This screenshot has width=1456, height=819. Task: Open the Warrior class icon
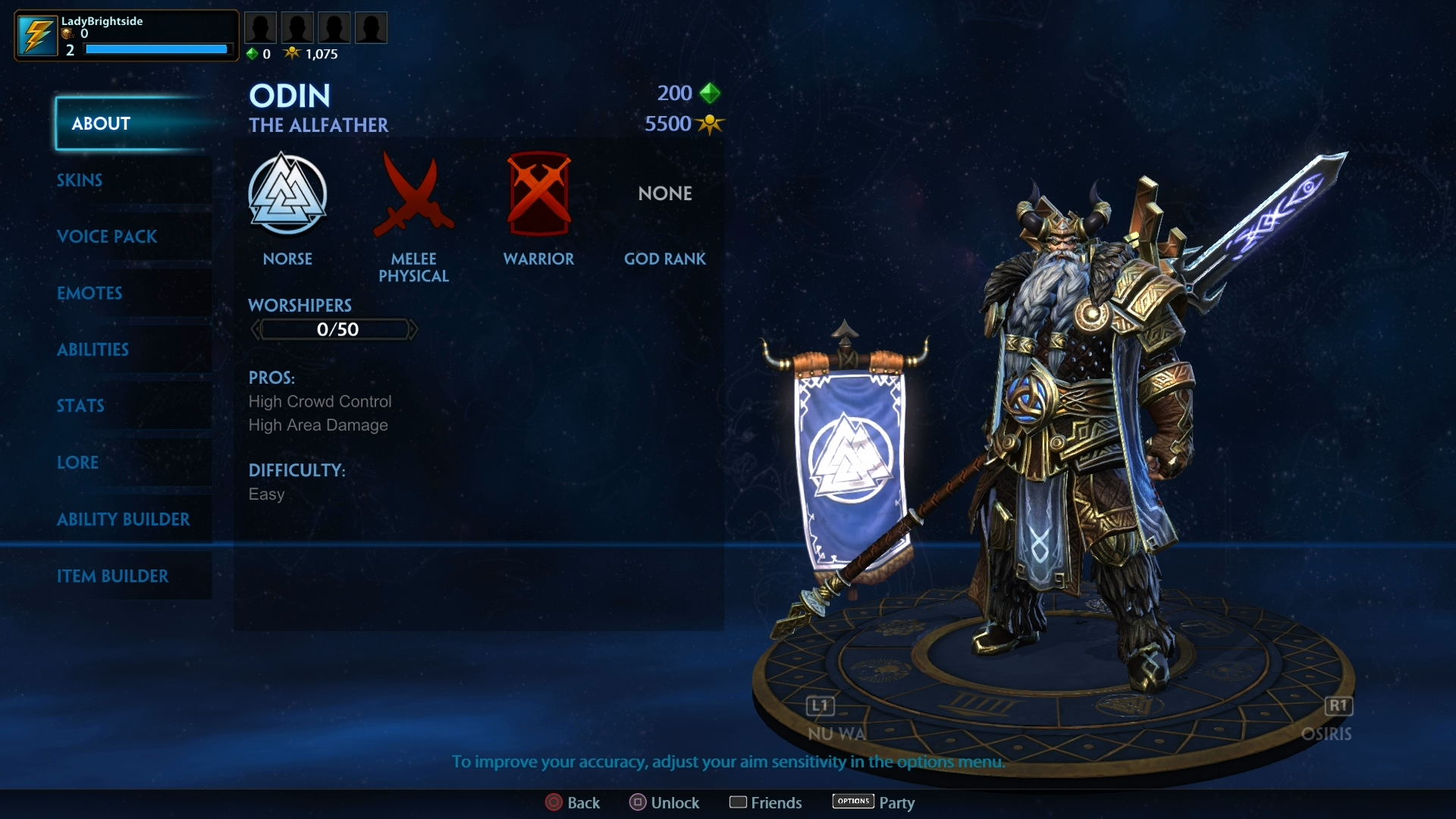click(x=538, y=195)
